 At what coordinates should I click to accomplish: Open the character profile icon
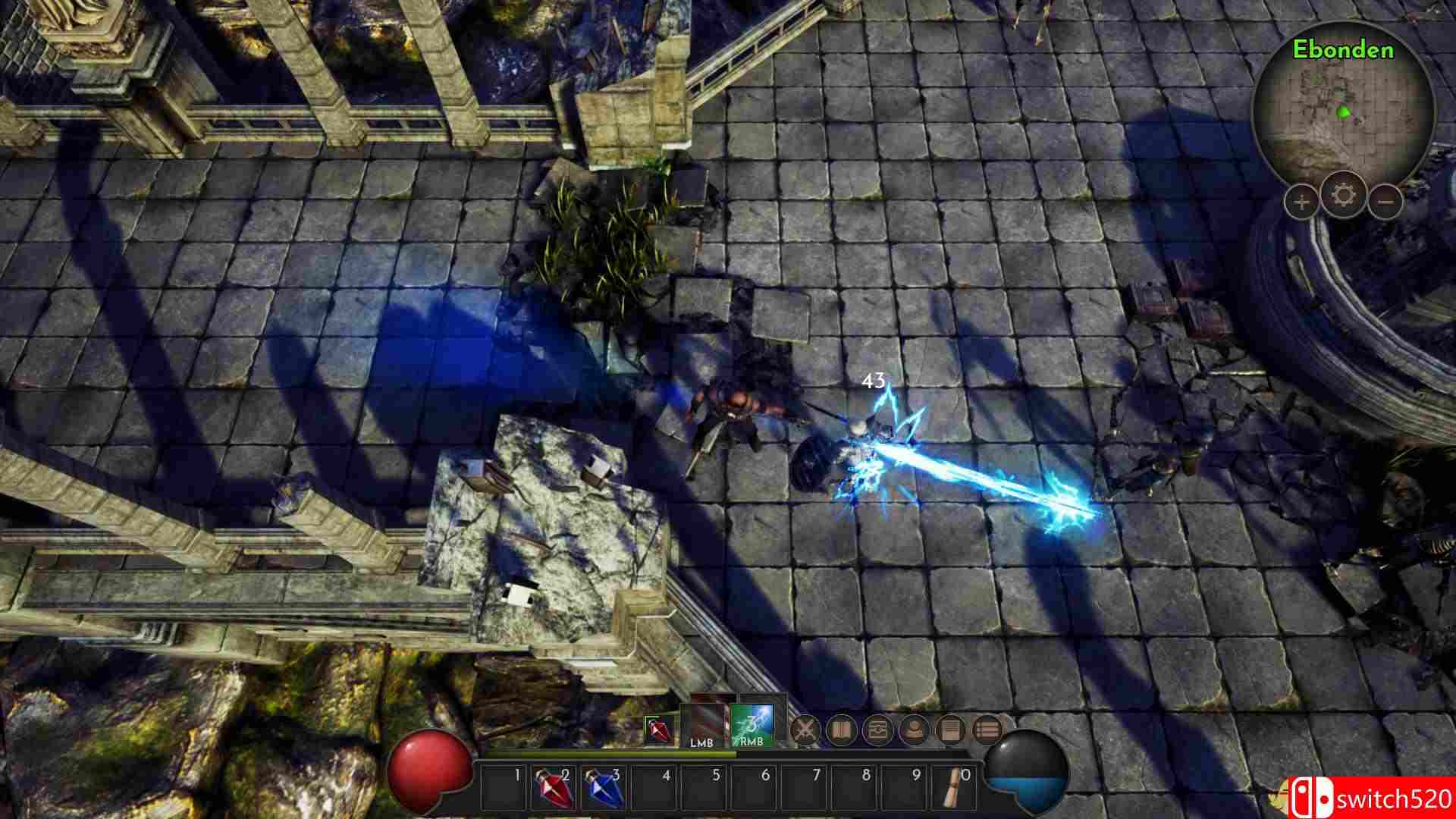(x=915, y=726)
